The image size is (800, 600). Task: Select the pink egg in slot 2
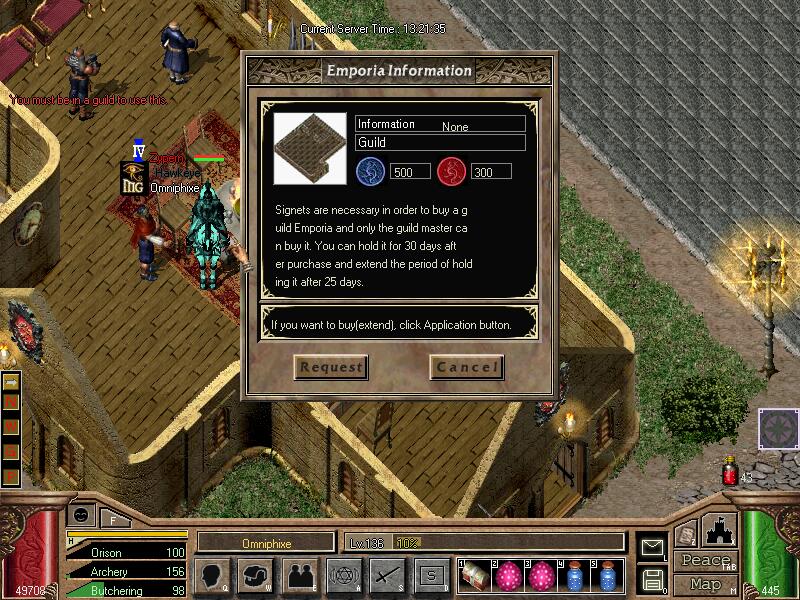click(509, 576)
